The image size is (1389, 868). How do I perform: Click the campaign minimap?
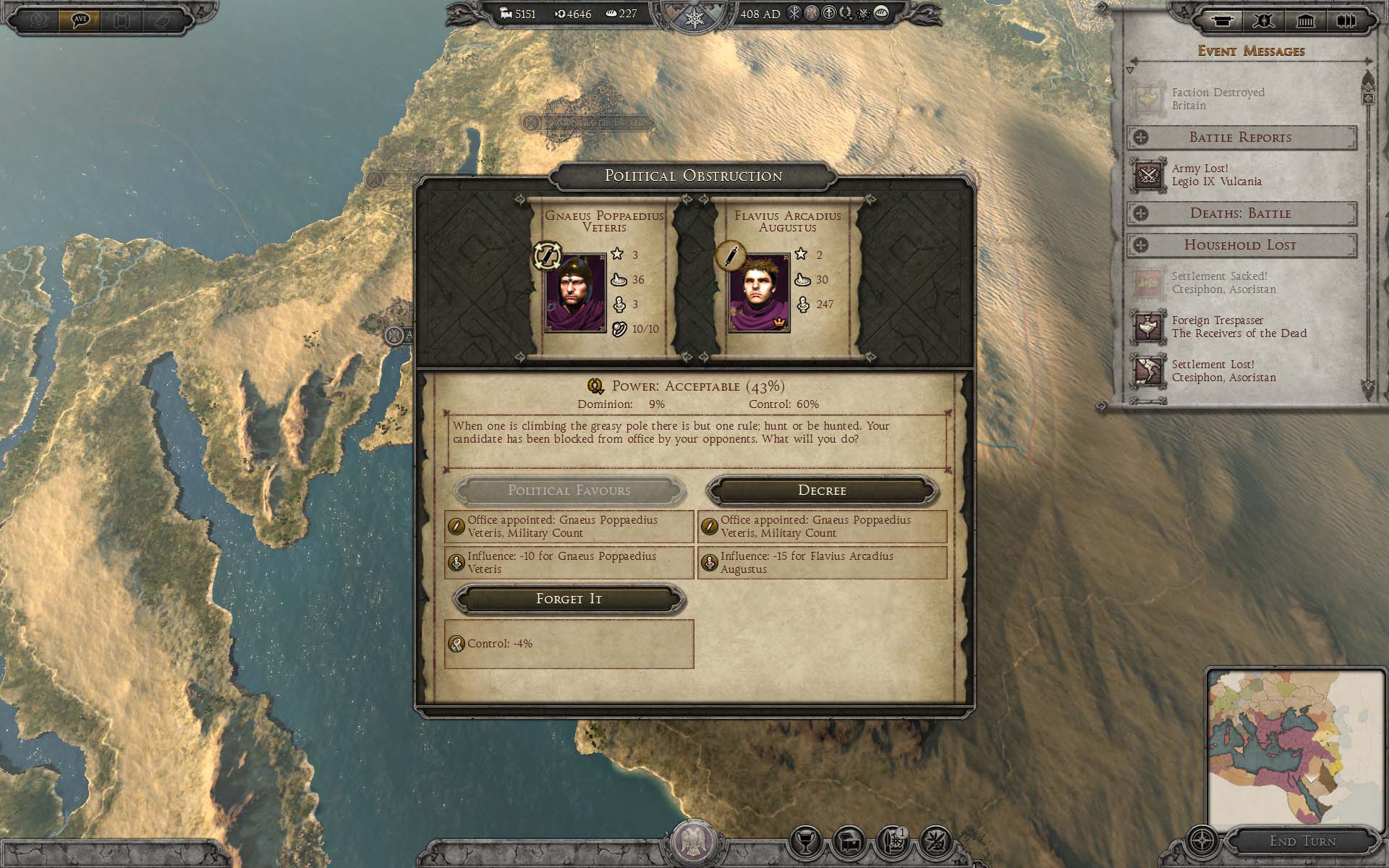click(1295, 750)
